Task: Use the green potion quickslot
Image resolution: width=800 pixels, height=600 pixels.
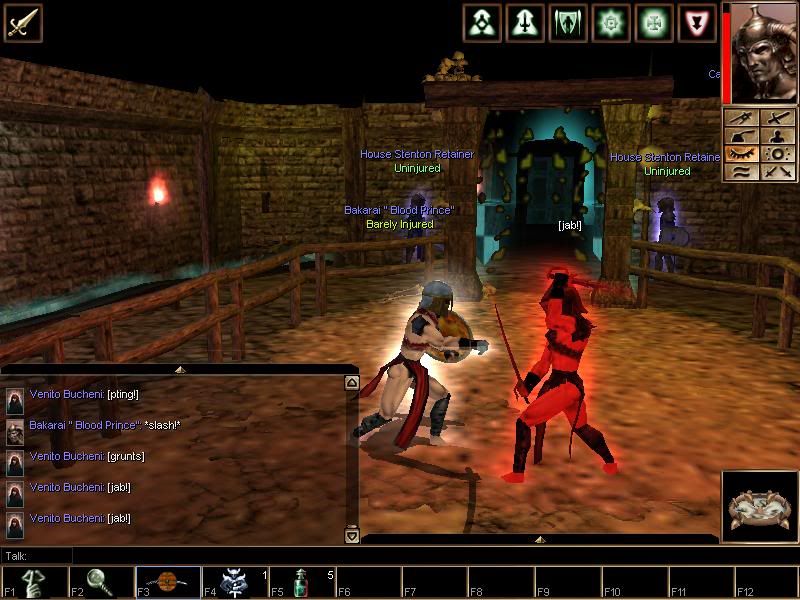Action: (x=302, y=582)
